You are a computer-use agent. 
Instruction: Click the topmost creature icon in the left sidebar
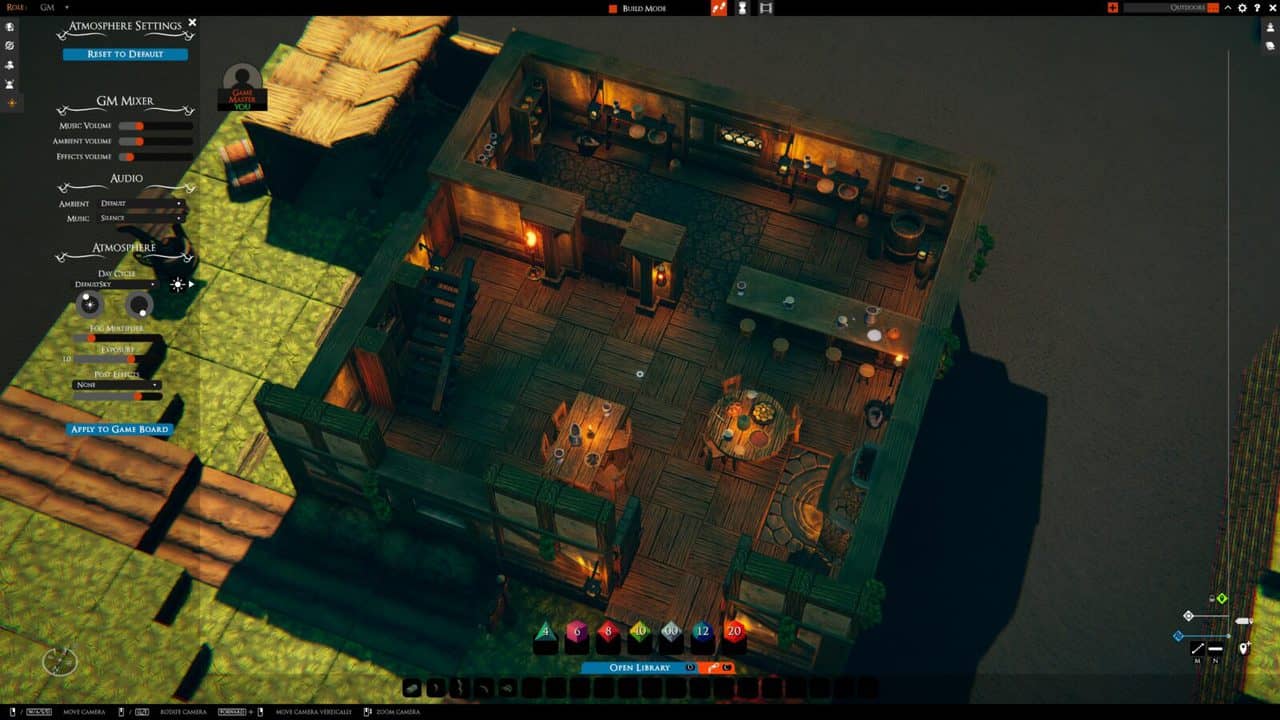point(10,27)
